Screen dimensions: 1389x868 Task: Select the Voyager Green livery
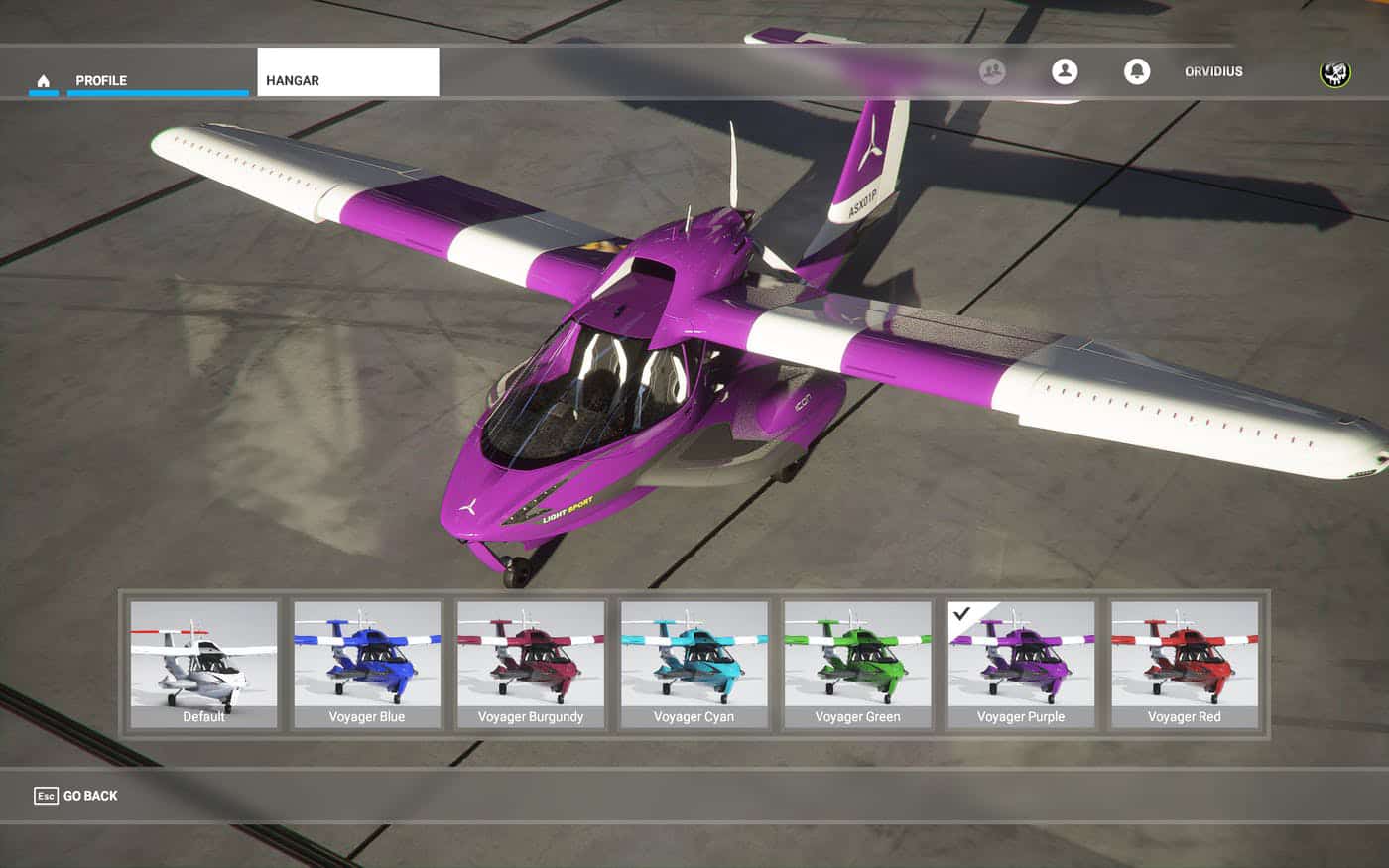point(857,664)
